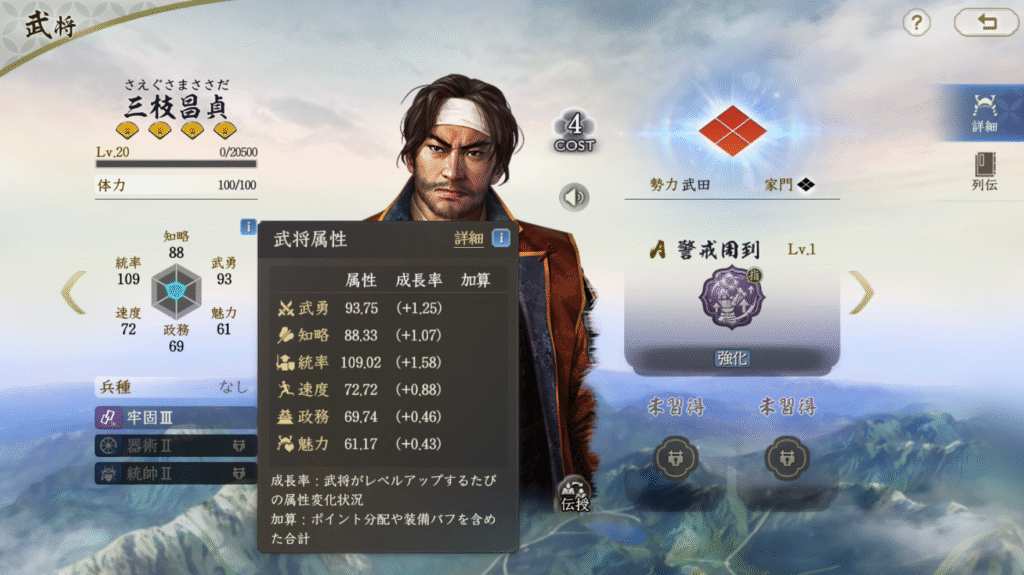Image resolution: width=1024 pixels, height=575 pixels.
Task: Tap the purple 警戒周到 skill emblem
Action: (732, 298)
